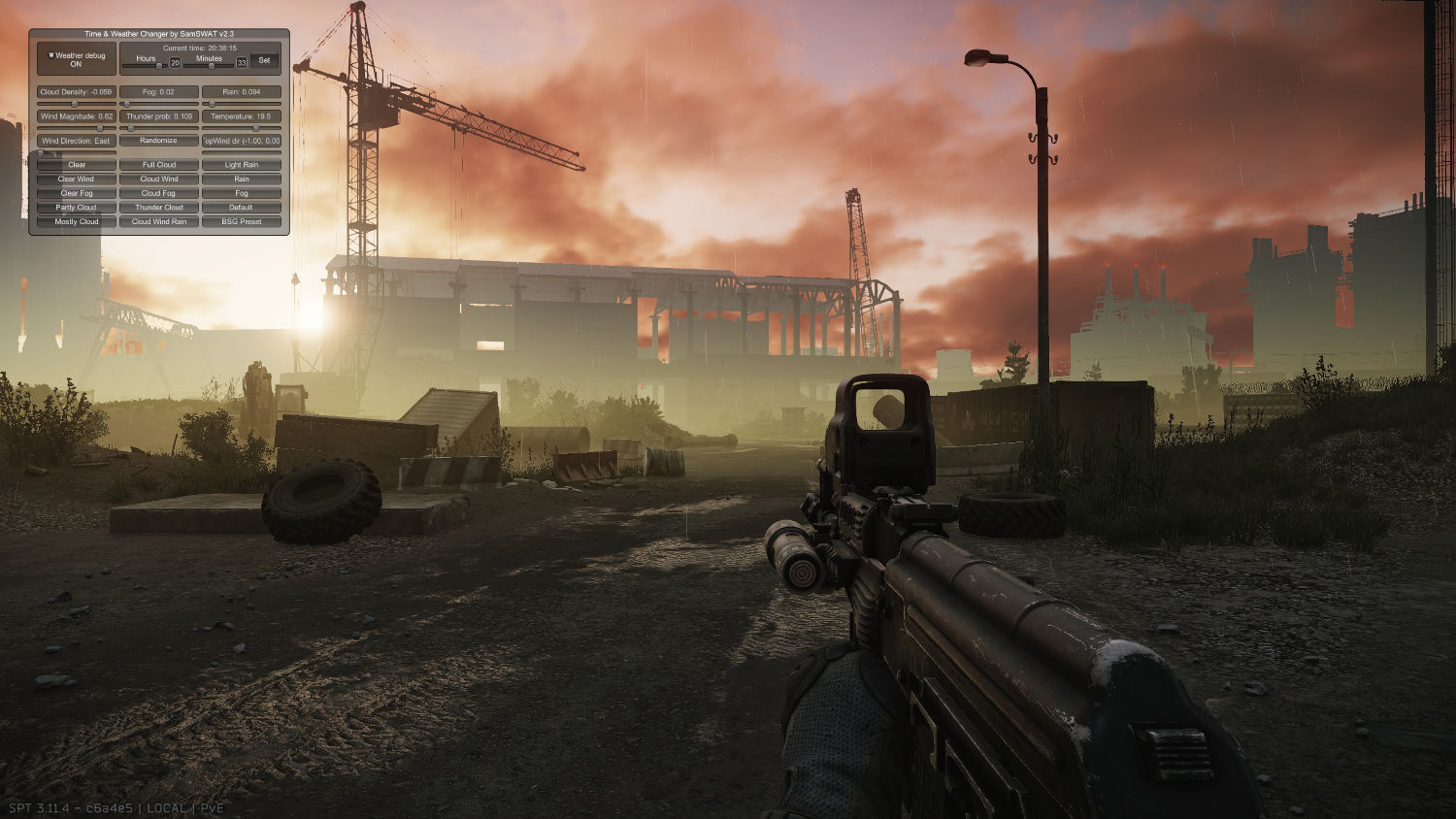This screenshot has height=819, width=1456.
Task: Apply the BSG Preset weather
Action: click(x=241, y=221)
